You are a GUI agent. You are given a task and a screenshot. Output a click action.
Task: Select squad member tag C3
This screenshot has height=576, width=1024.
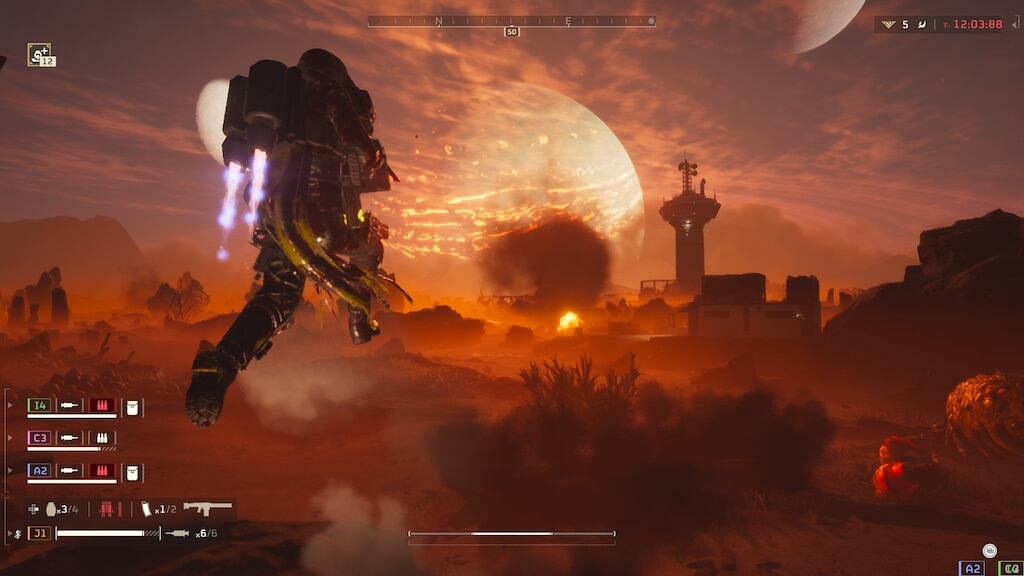39,438
